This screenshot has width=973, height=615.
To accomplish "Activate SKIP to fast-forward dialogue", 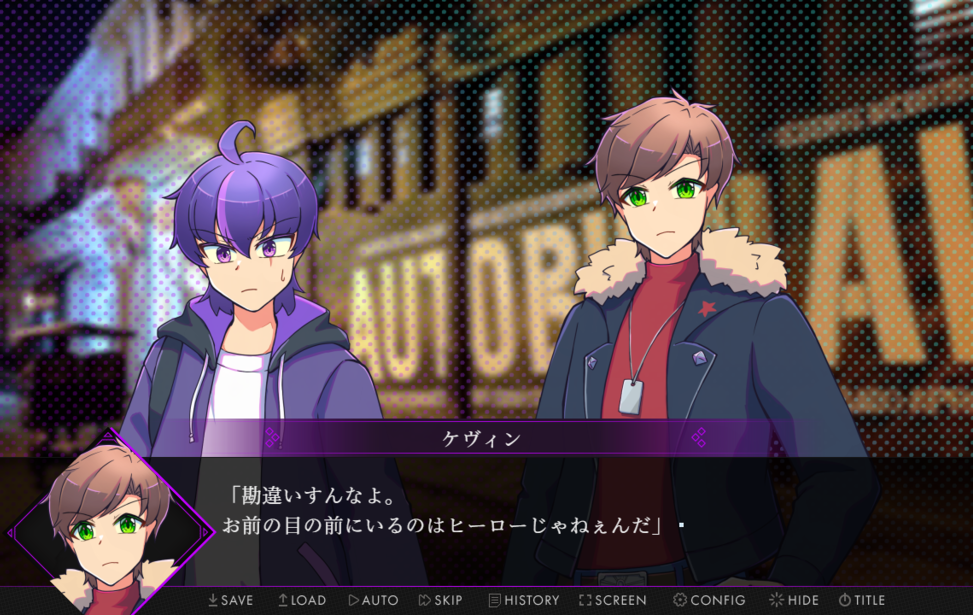I will point(441,600).
